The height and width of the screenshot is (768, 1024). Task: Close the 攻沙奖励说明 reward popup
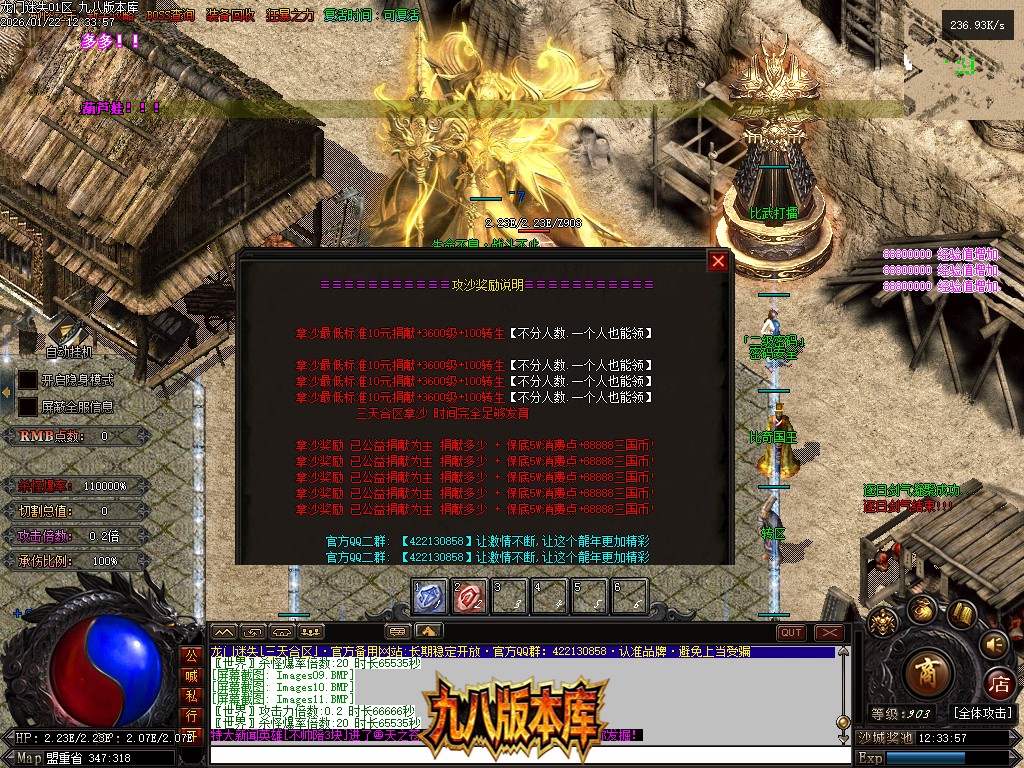pos(718,262)
